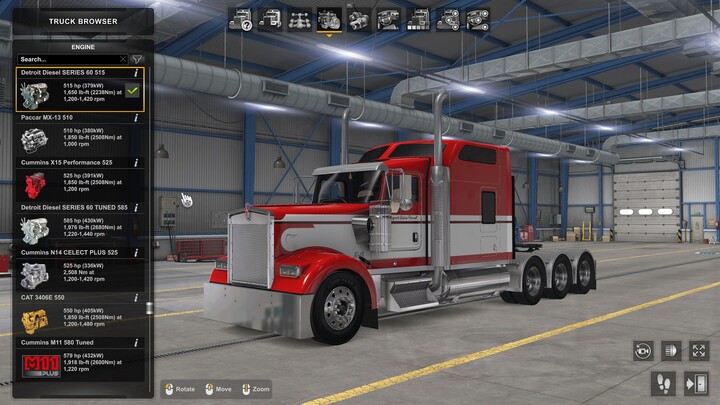Image resolution: width=720 pixels, height=405 pixels.
Task: Show info for CAT 3406E 550
Action: tap(136, 298)
